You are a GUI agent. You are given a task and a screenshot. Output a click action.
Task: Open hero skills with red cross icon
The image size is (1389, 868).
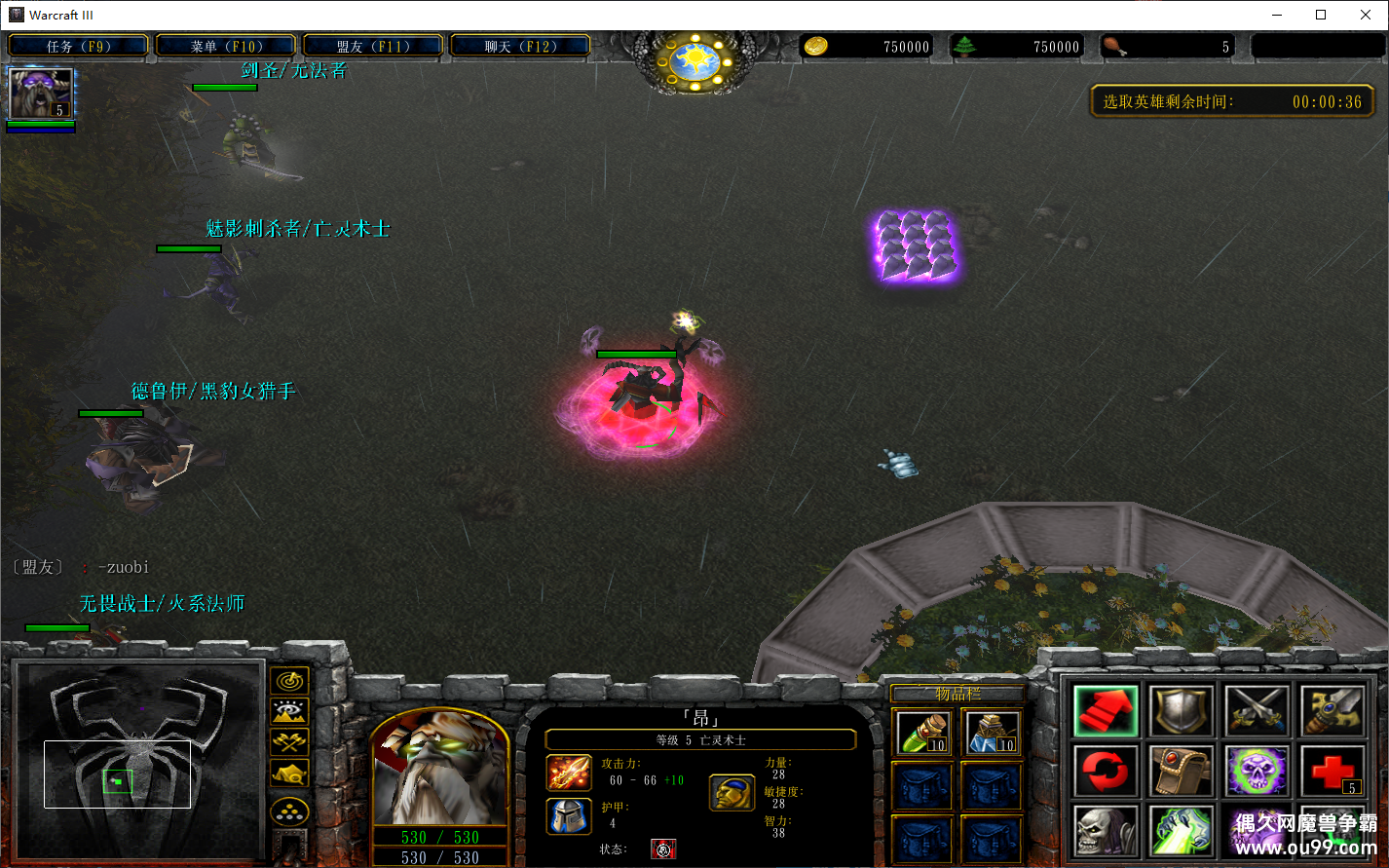pos(1333,772)
